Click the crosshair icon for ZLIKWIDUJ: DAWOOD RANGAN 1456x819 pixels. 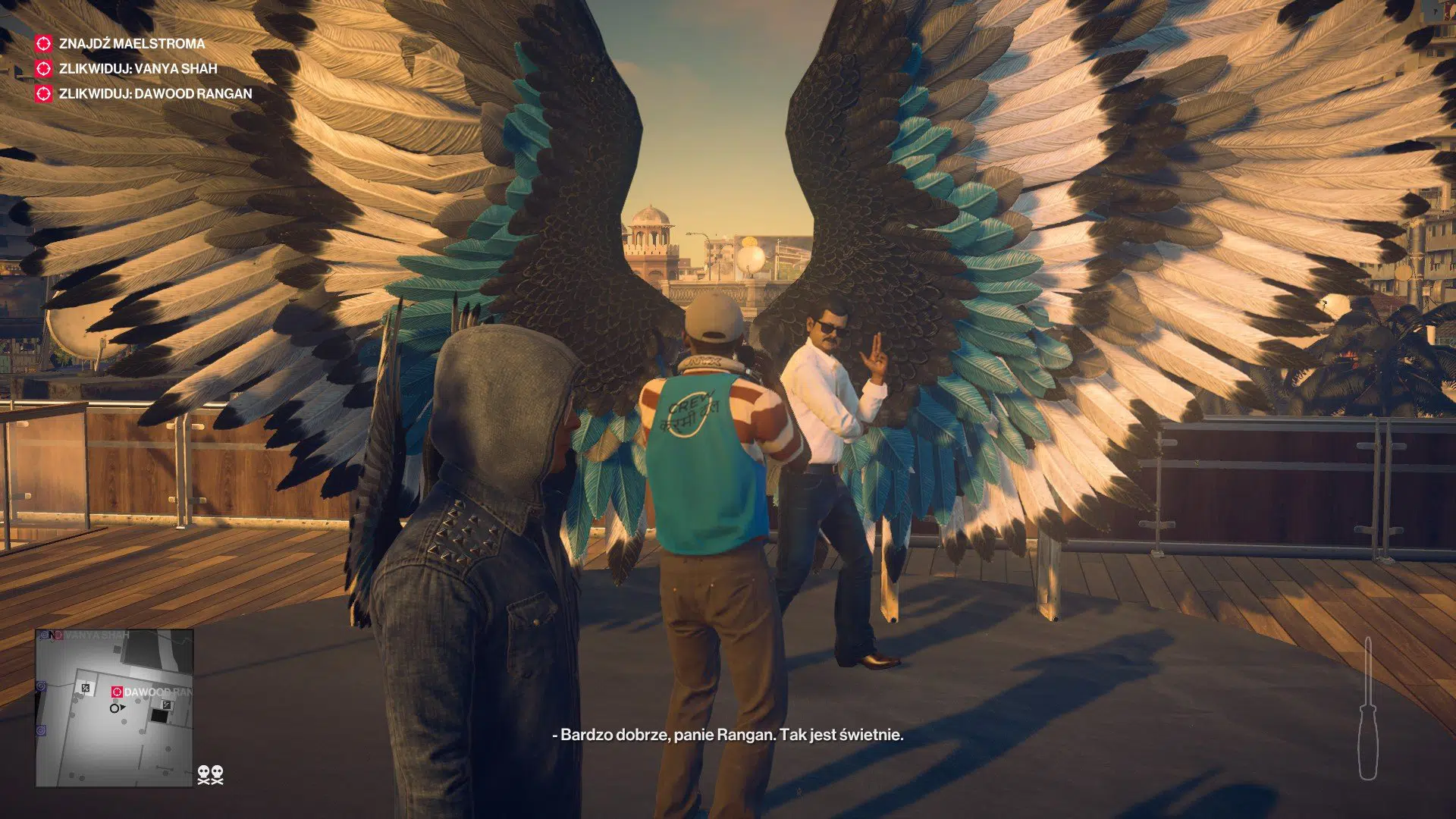click(x=42, y=95)
